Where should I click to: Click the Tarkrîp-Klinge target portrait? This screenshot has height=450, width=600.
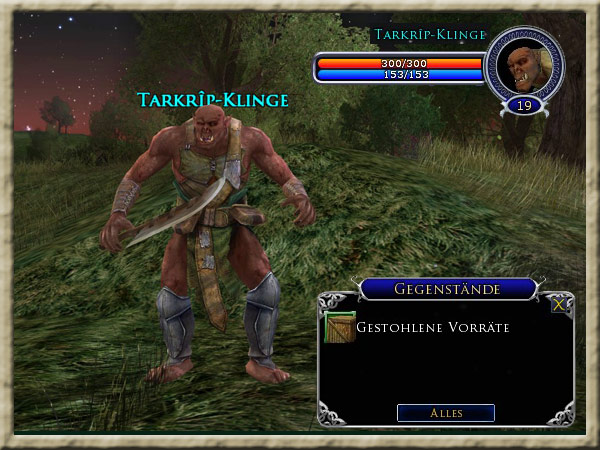coord(524,67)
